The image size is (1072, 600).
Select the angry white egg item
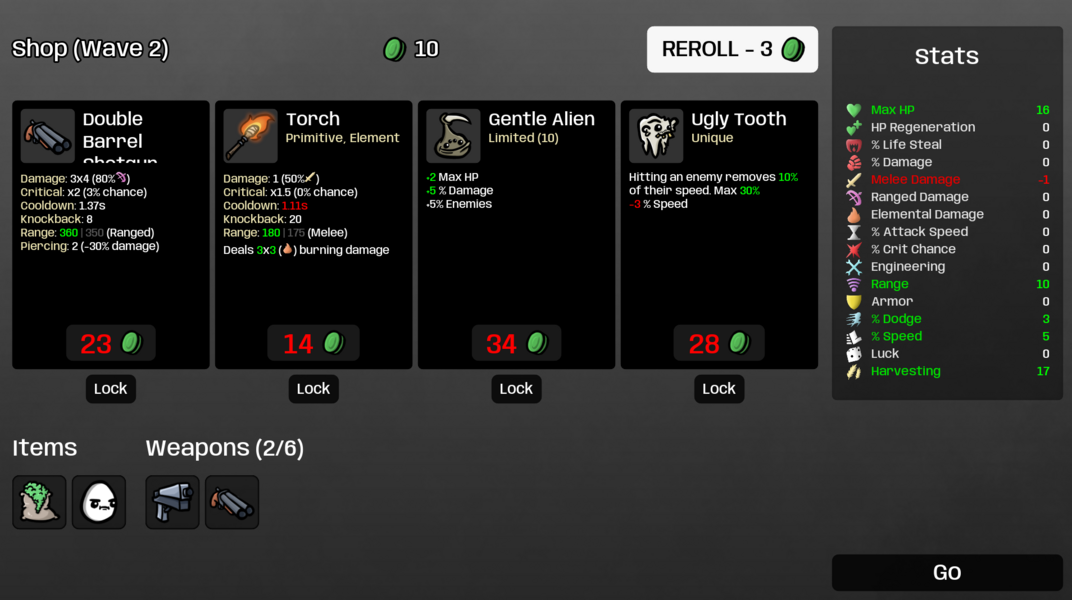coord(99,502)
